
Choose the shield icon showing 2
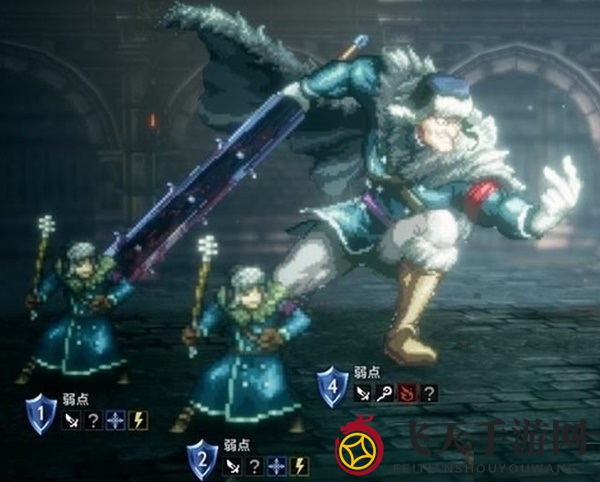tap(202, 459)
